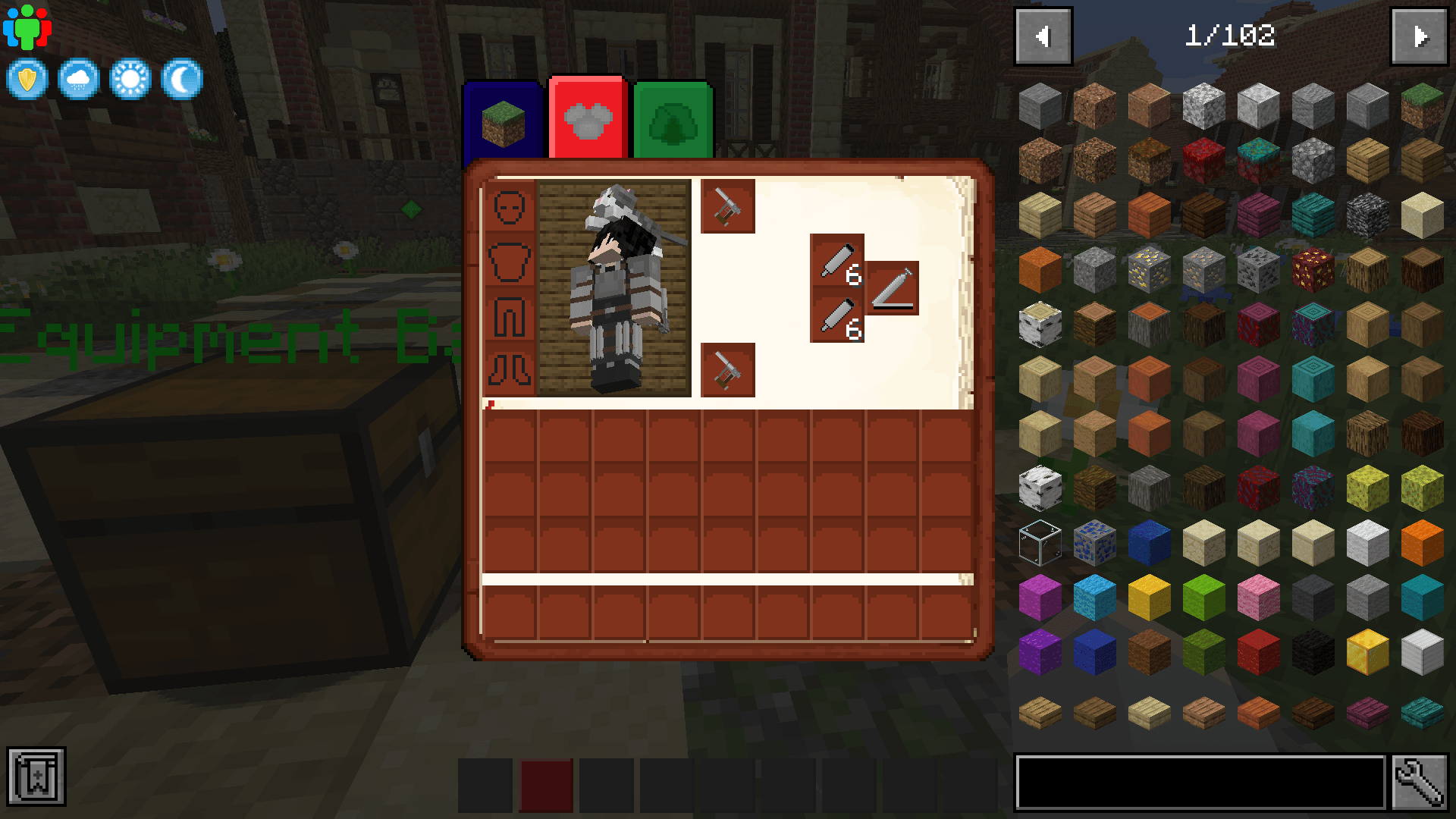The width and height of the screenshot is (1456, 819).
Task: Go to the previous item list page
Action: coord(1042,35)
